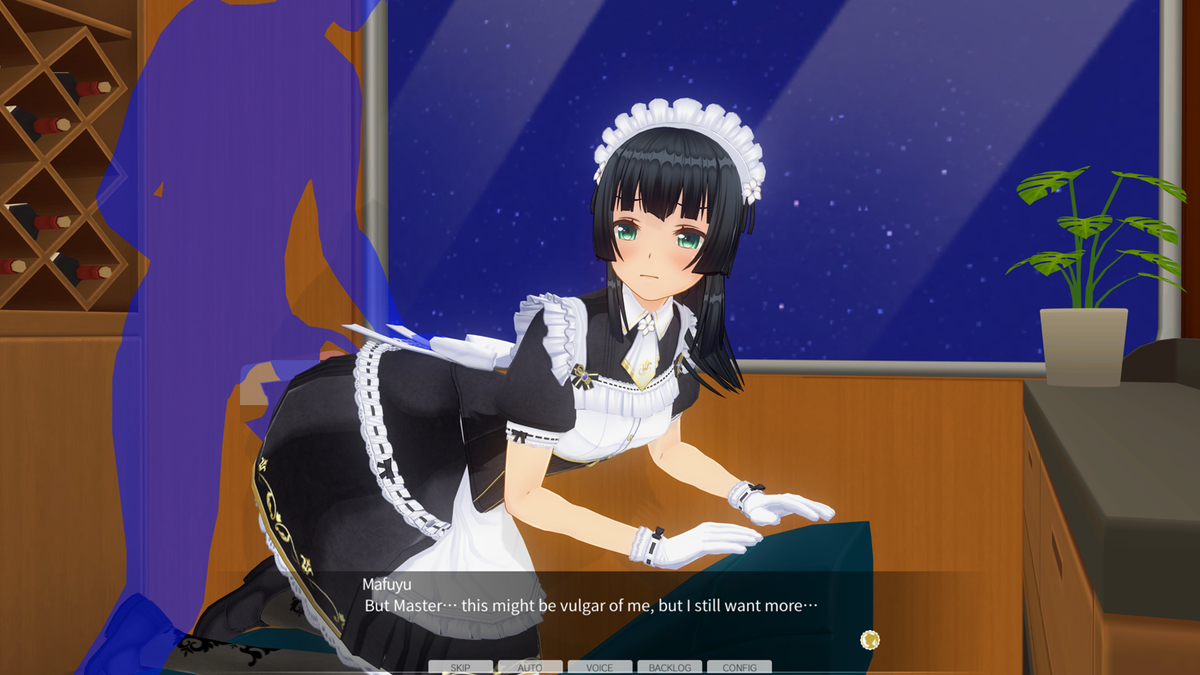
Task: Open the CONFIG settings
Action: tap(739, 667)
